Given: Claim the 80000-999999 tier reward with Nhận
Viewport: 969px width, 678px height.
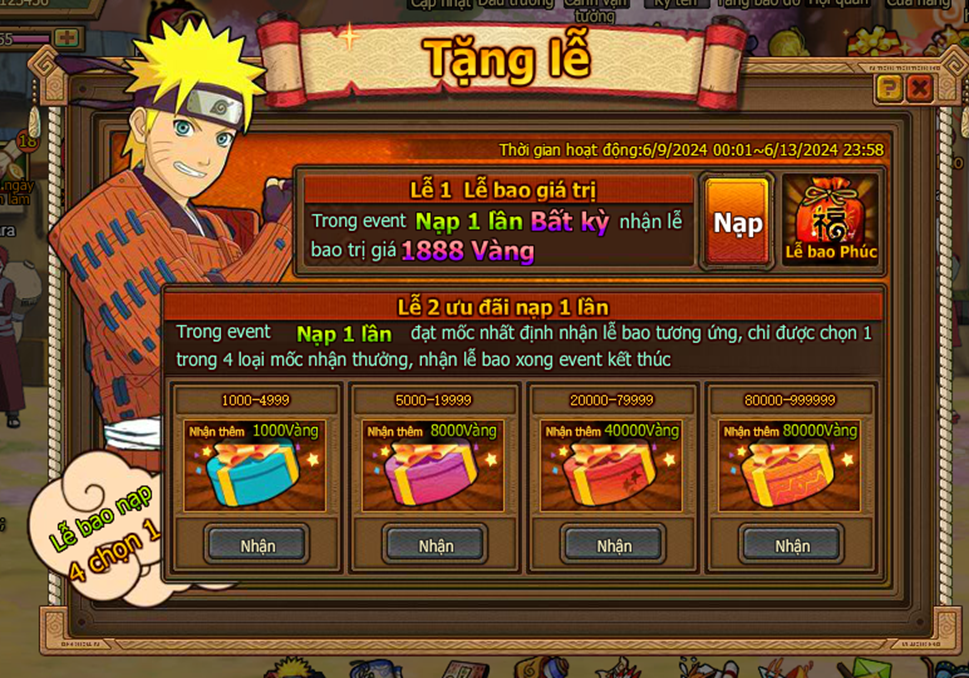Looking at the screenshot, I should (x=792, y=545).
